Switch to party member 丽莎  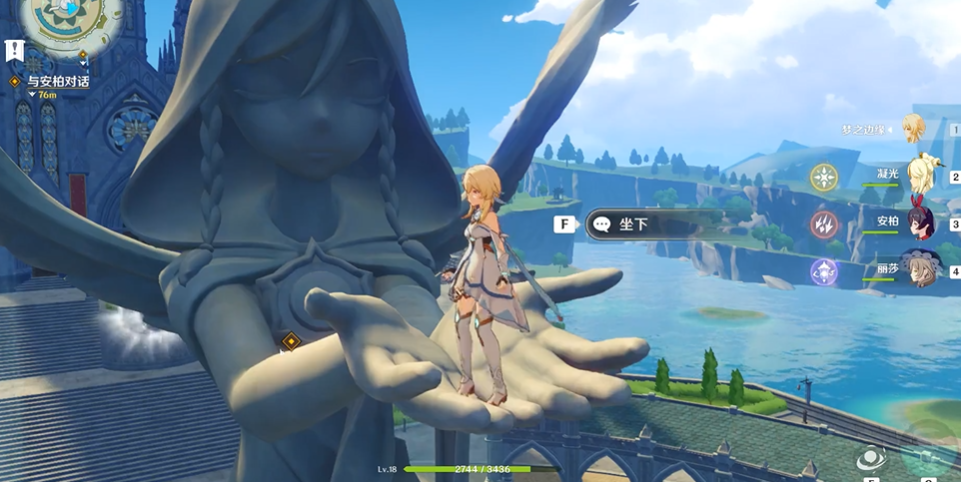919,270
